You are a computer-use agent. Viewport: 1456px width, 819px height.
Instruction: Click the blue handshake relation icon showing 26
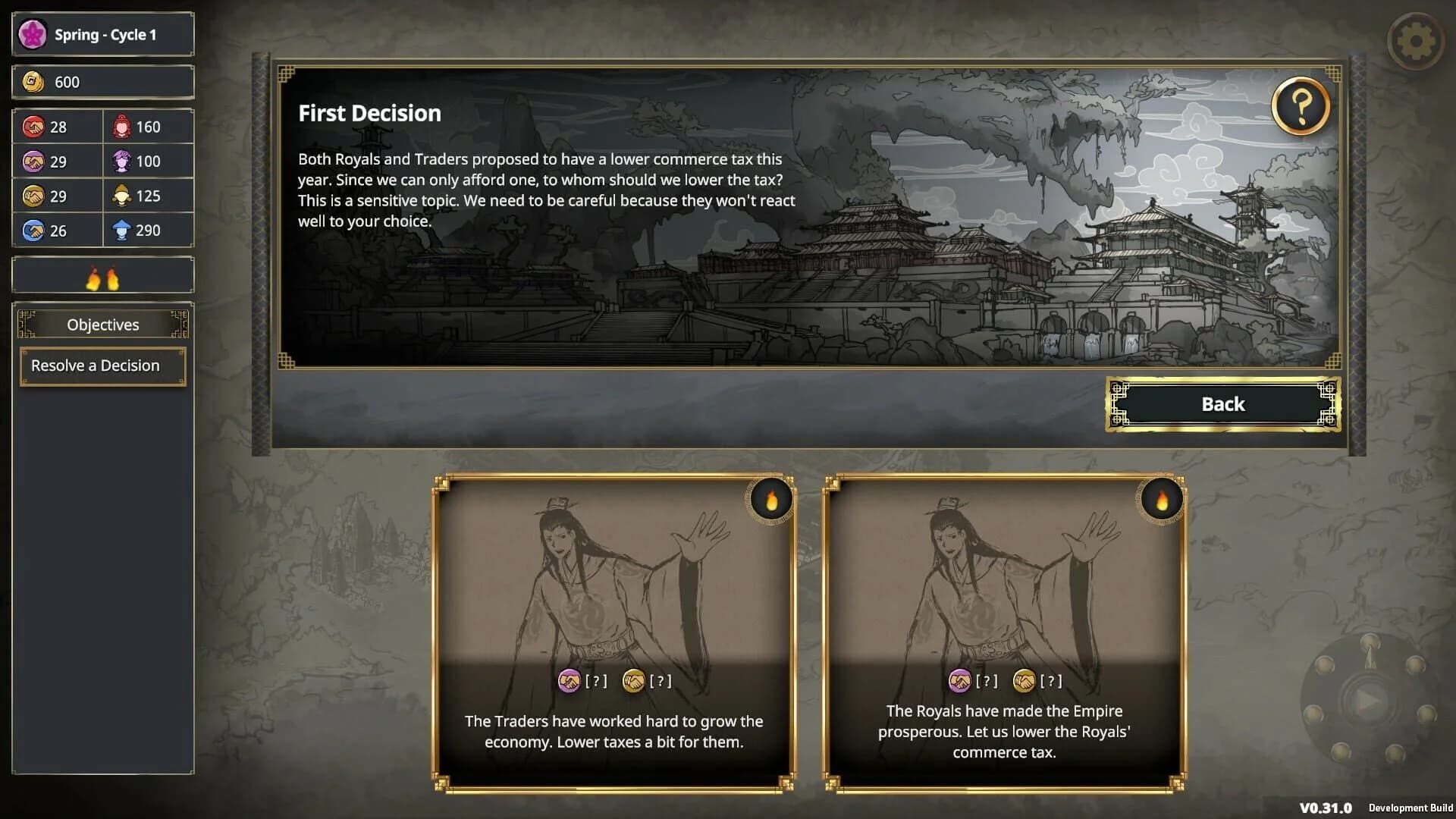click(x=35, y=230)
